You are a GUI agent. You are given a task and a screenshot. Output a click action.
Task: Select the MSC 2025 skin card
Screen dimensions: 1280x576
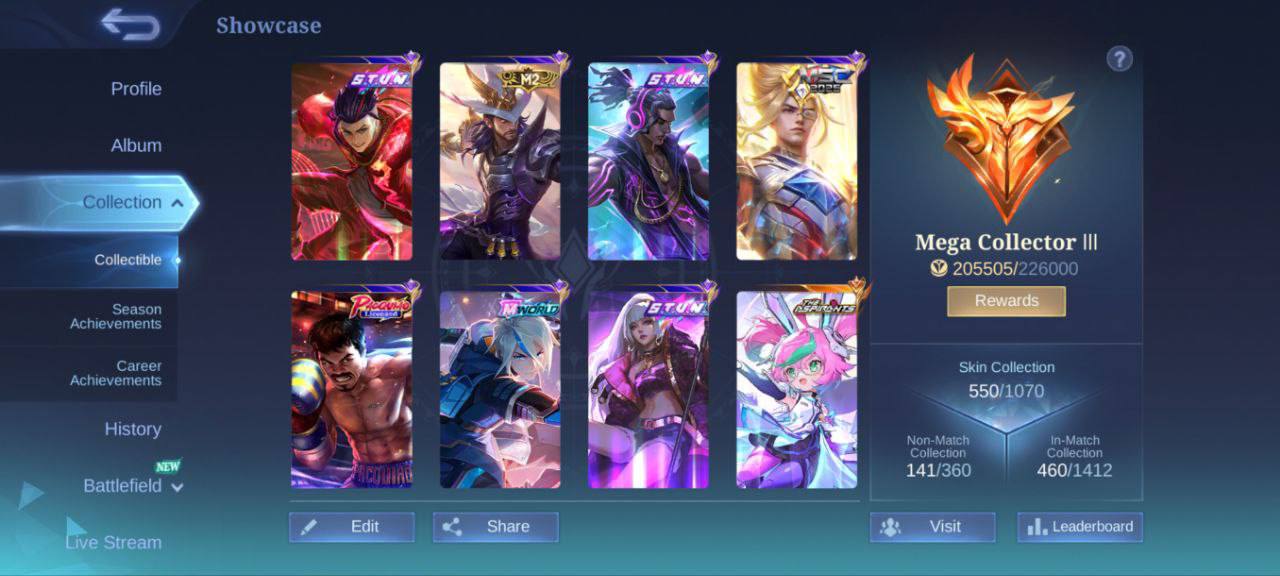coord(796,162)
